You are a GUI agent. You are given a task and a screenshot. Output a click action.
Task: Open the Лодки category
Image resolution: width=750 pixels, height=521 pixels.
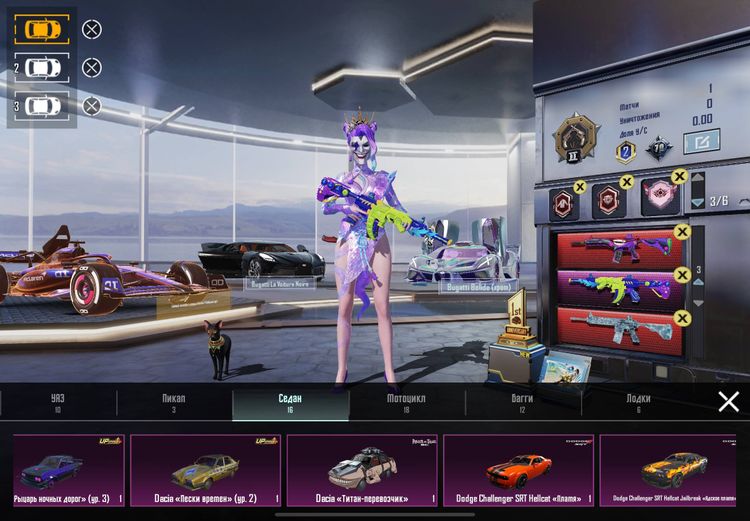pyautogui.click(x=638, y=403)
